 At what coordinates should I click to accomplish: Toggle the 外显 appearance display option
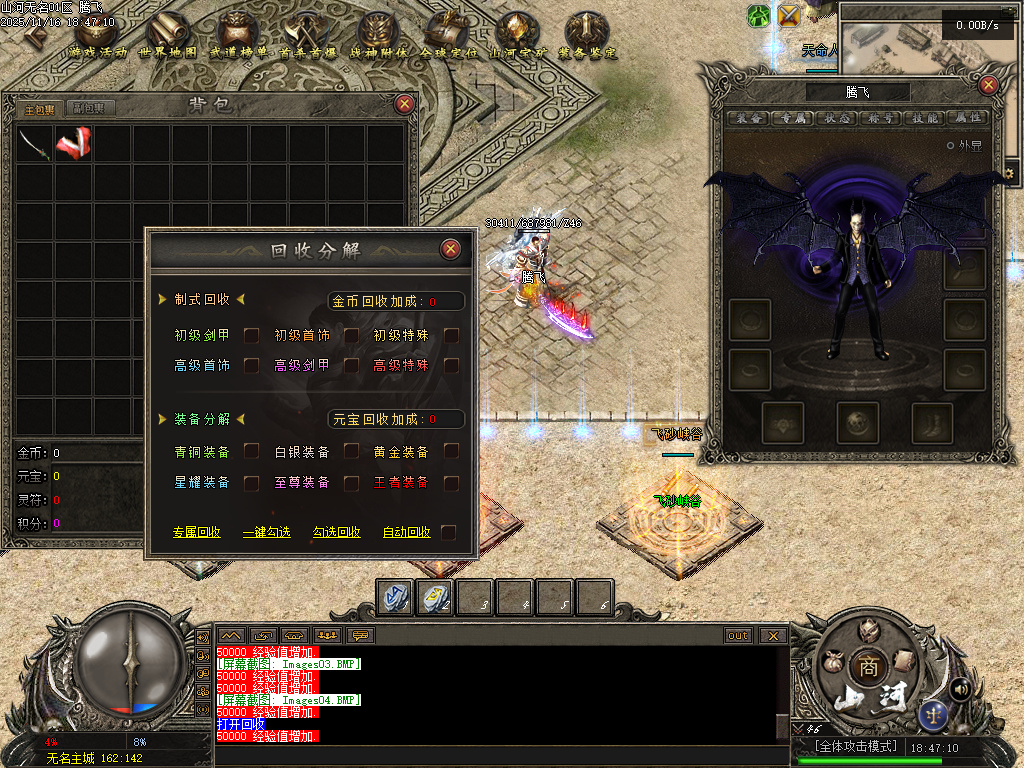click(x=951, y=145)
